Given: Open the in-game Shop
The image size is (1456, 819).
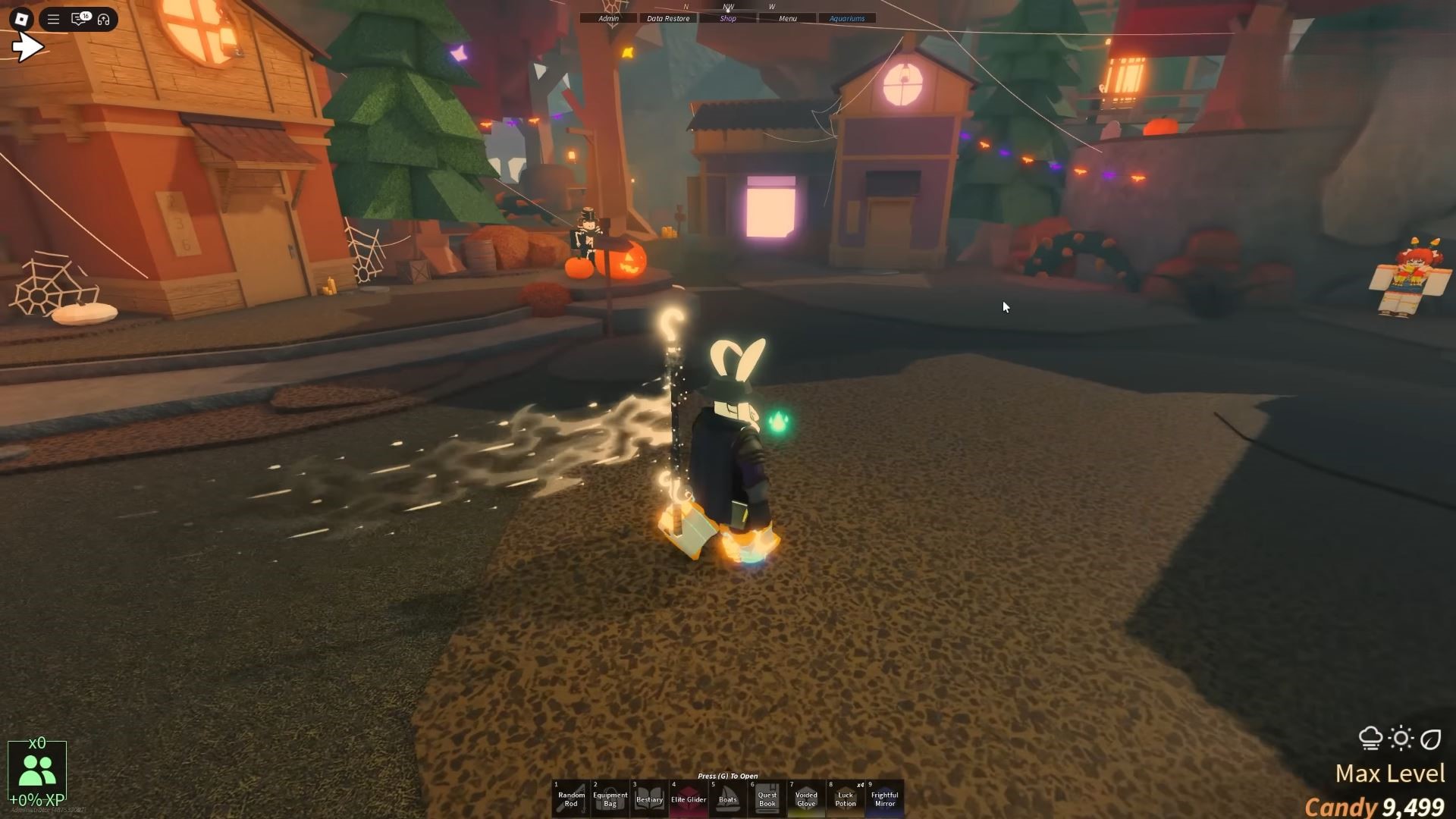Looking at the screenshot, I should click(727, 18).
